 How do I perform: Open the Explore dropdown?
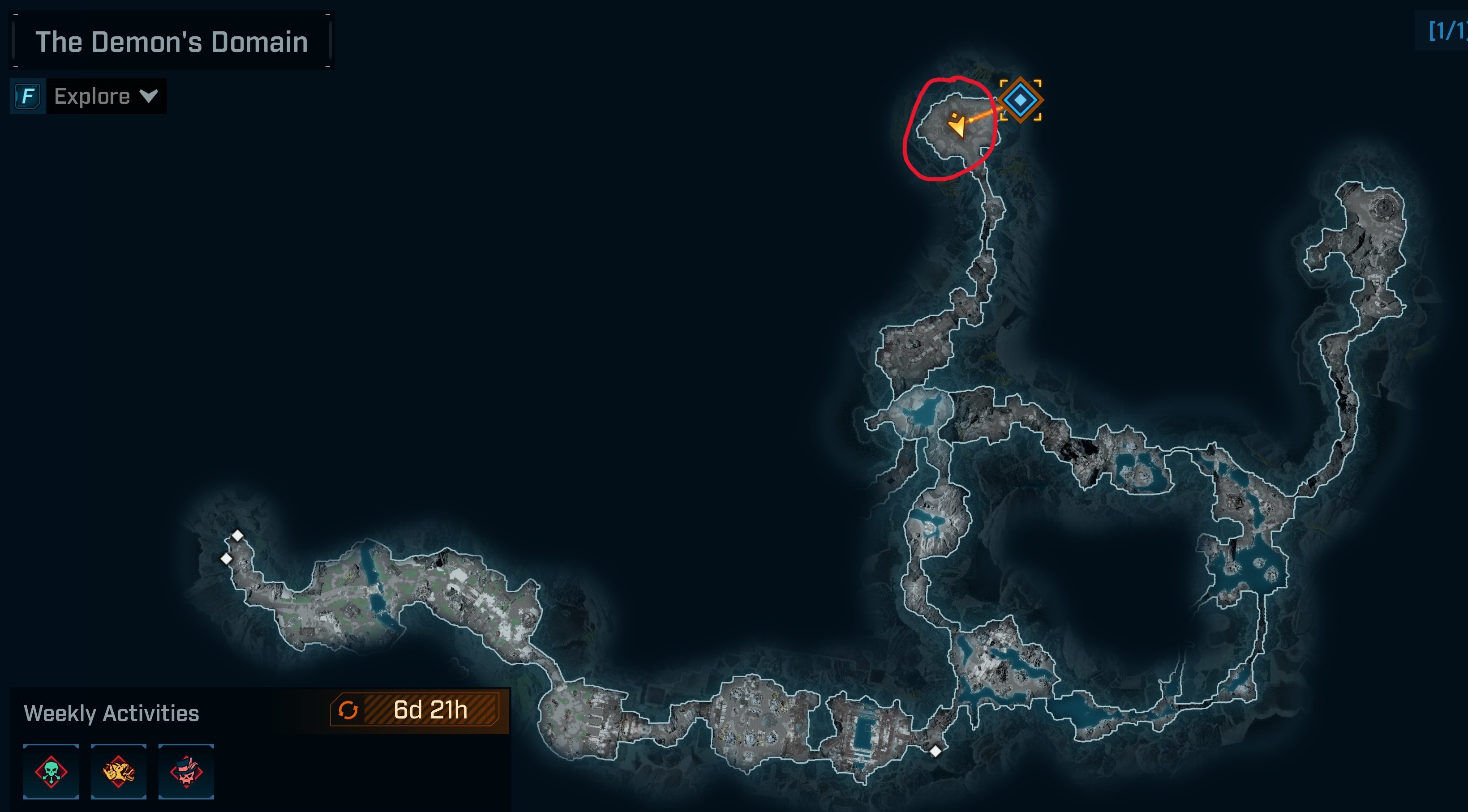[x=105, y=96]
